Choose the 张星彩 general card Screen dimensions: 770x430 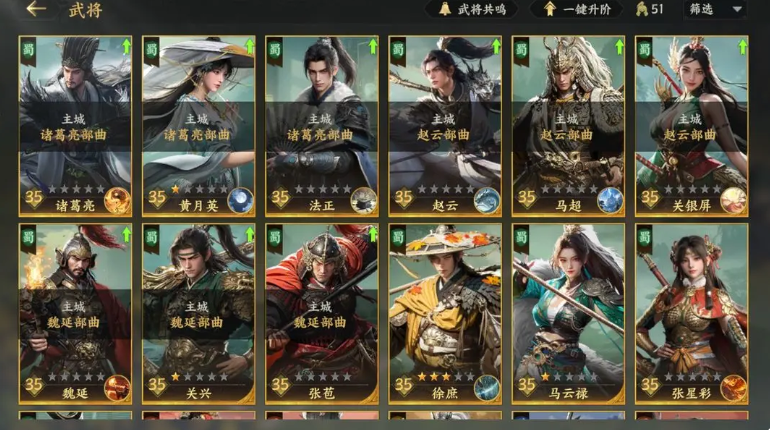click(691, 312)
